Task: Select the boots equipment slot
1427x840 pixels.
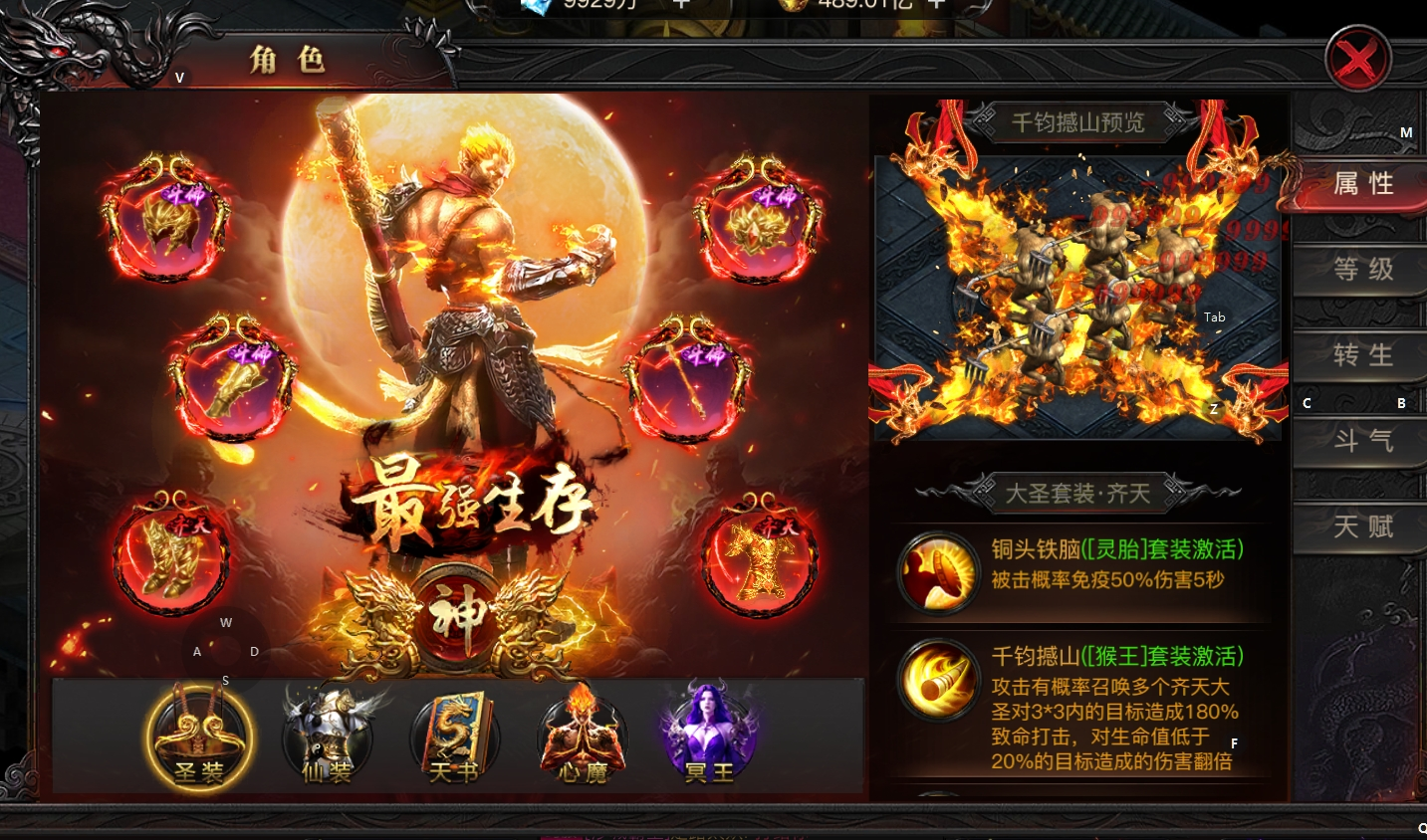Action: (x=171, y=558)
